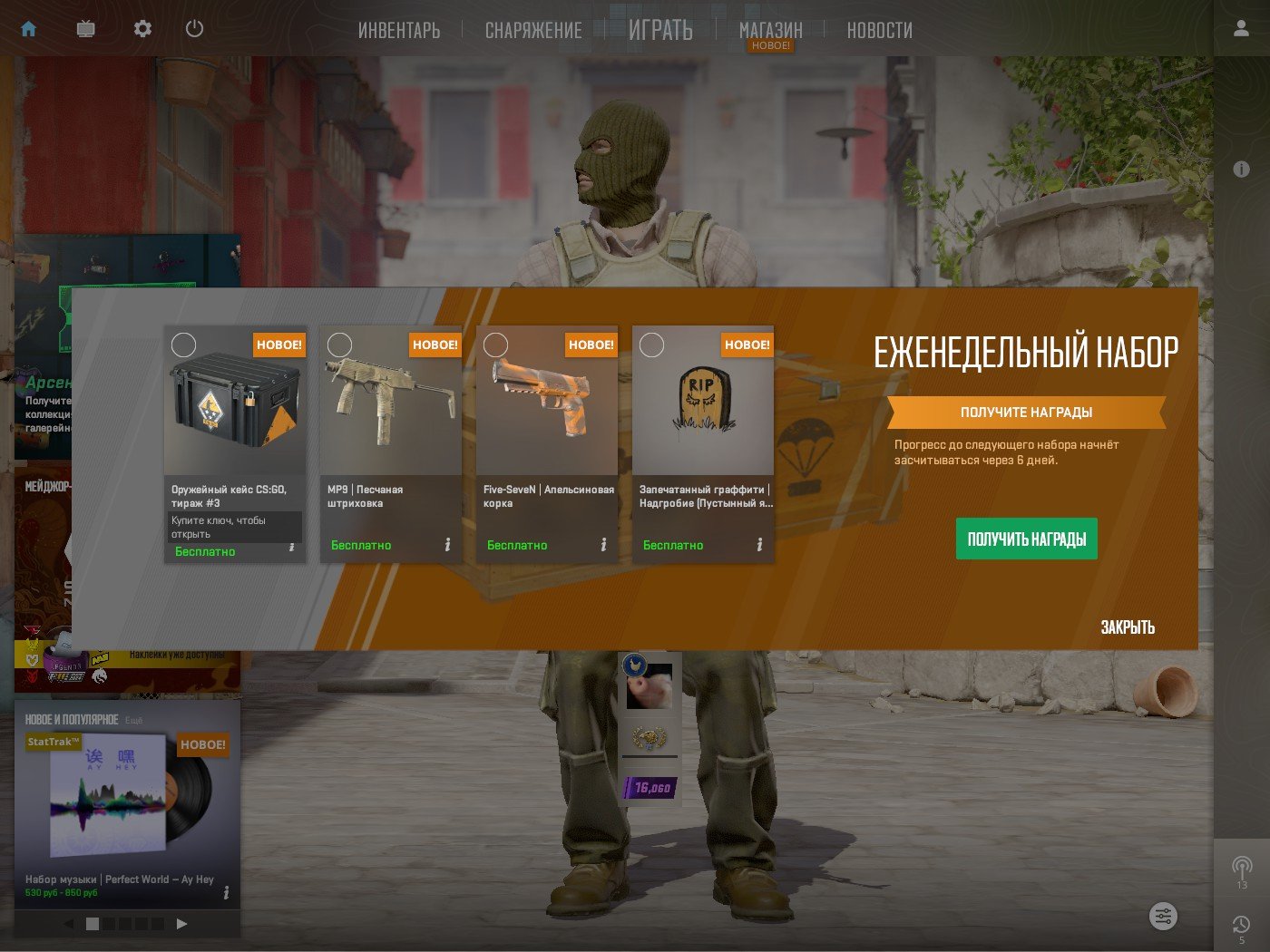Claim rewards with ПОЛУЧИТЬ НАГРАДЫ button
This screenshot has width=1270, height=952.
point(1026,539)
